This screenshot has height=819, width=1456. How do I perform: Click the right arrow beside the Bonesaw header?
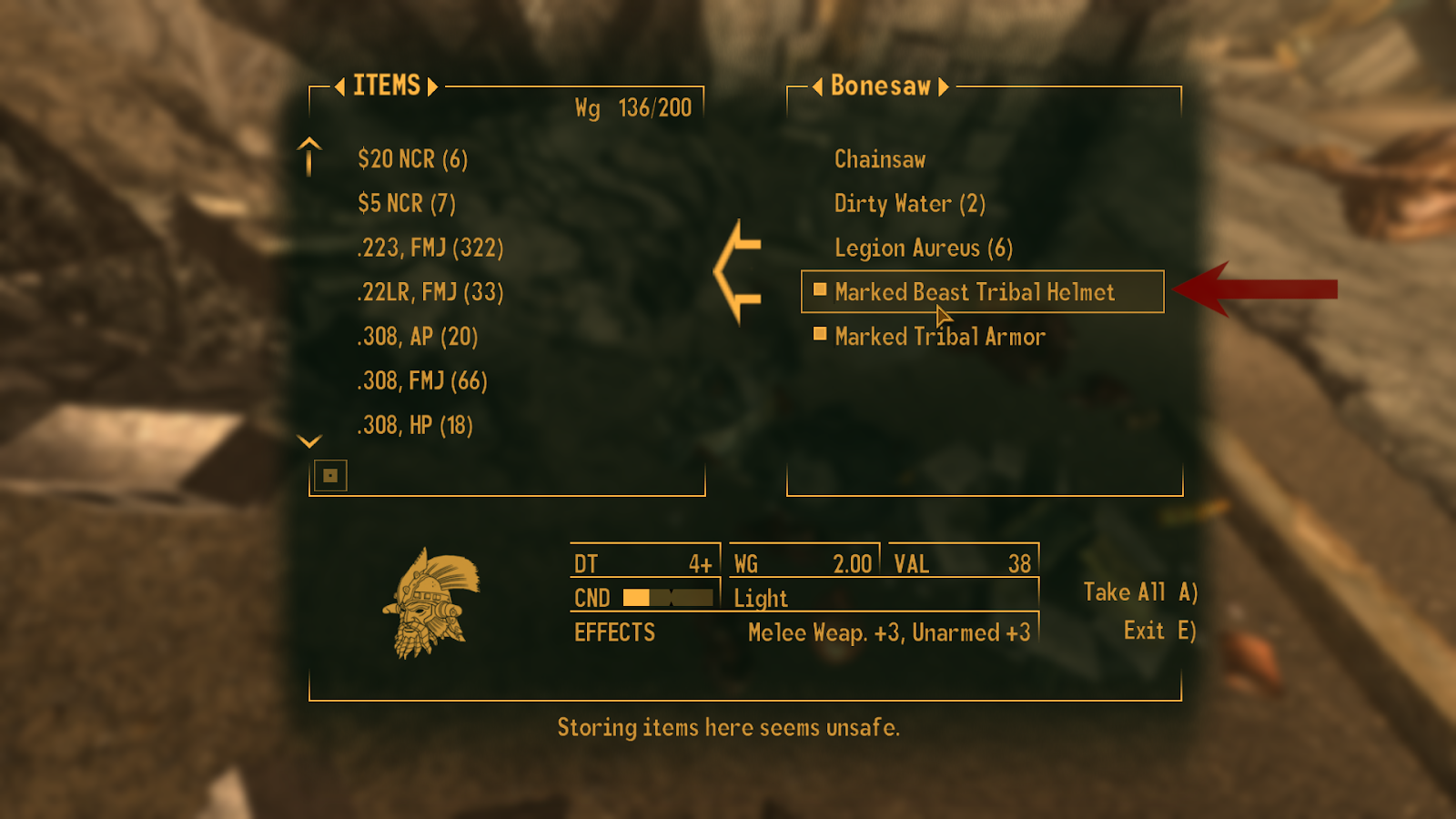(x=944, y=87)
